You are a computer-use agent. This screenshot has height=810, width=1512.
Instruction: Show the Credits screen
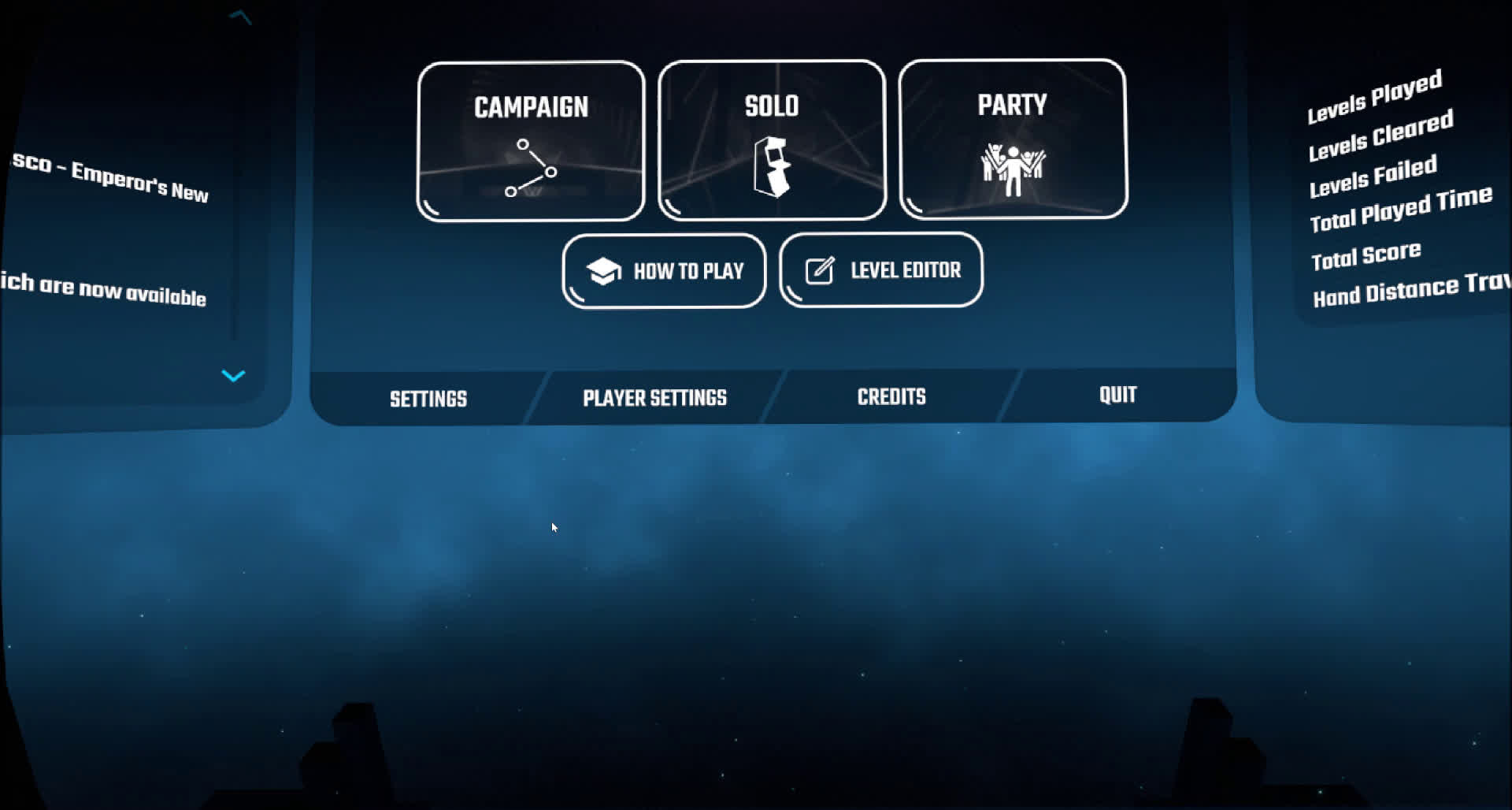click(891, 396)
